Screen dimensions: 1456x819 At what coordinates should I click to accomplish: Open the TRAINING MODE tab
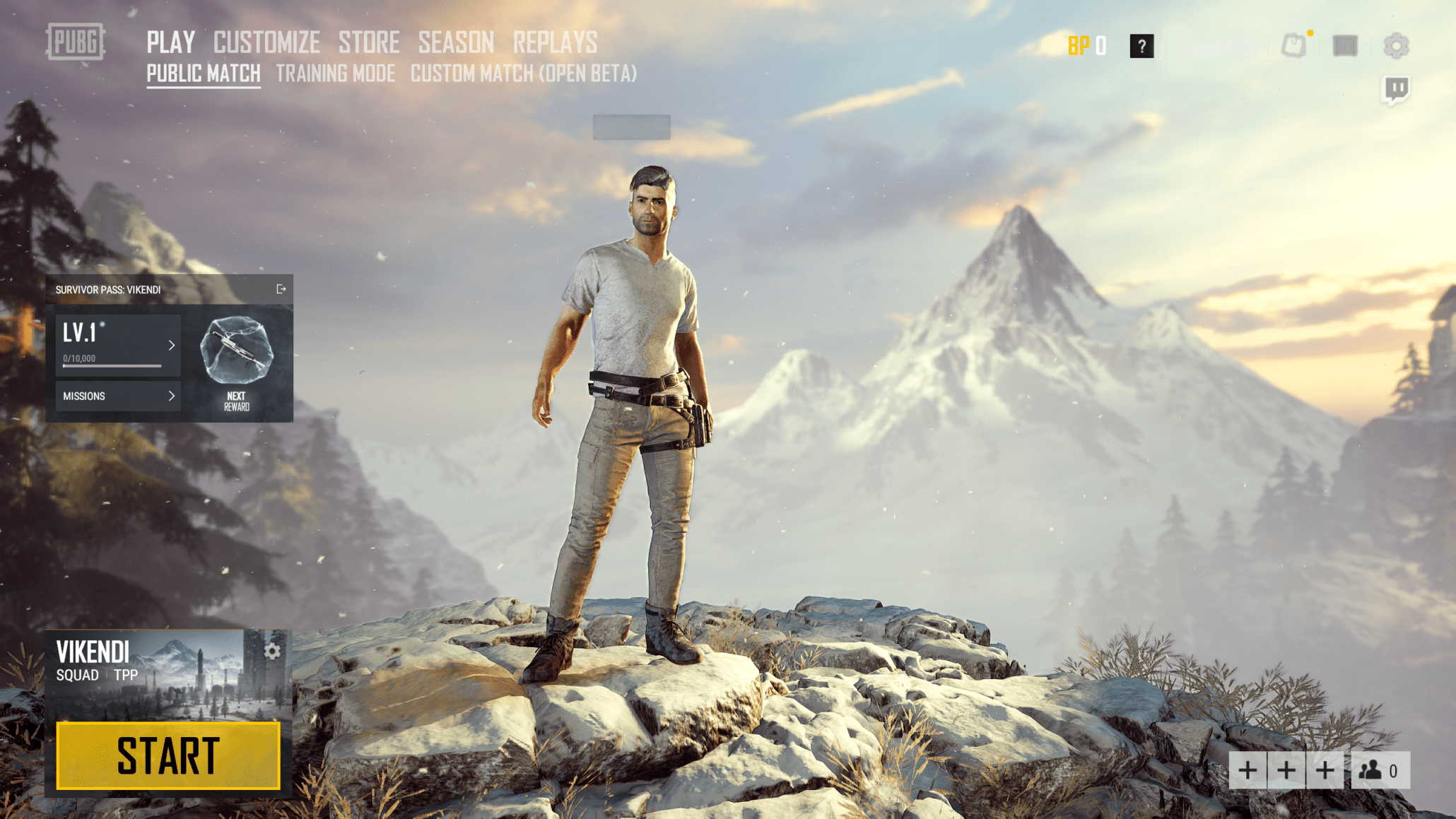coord(334,73)
